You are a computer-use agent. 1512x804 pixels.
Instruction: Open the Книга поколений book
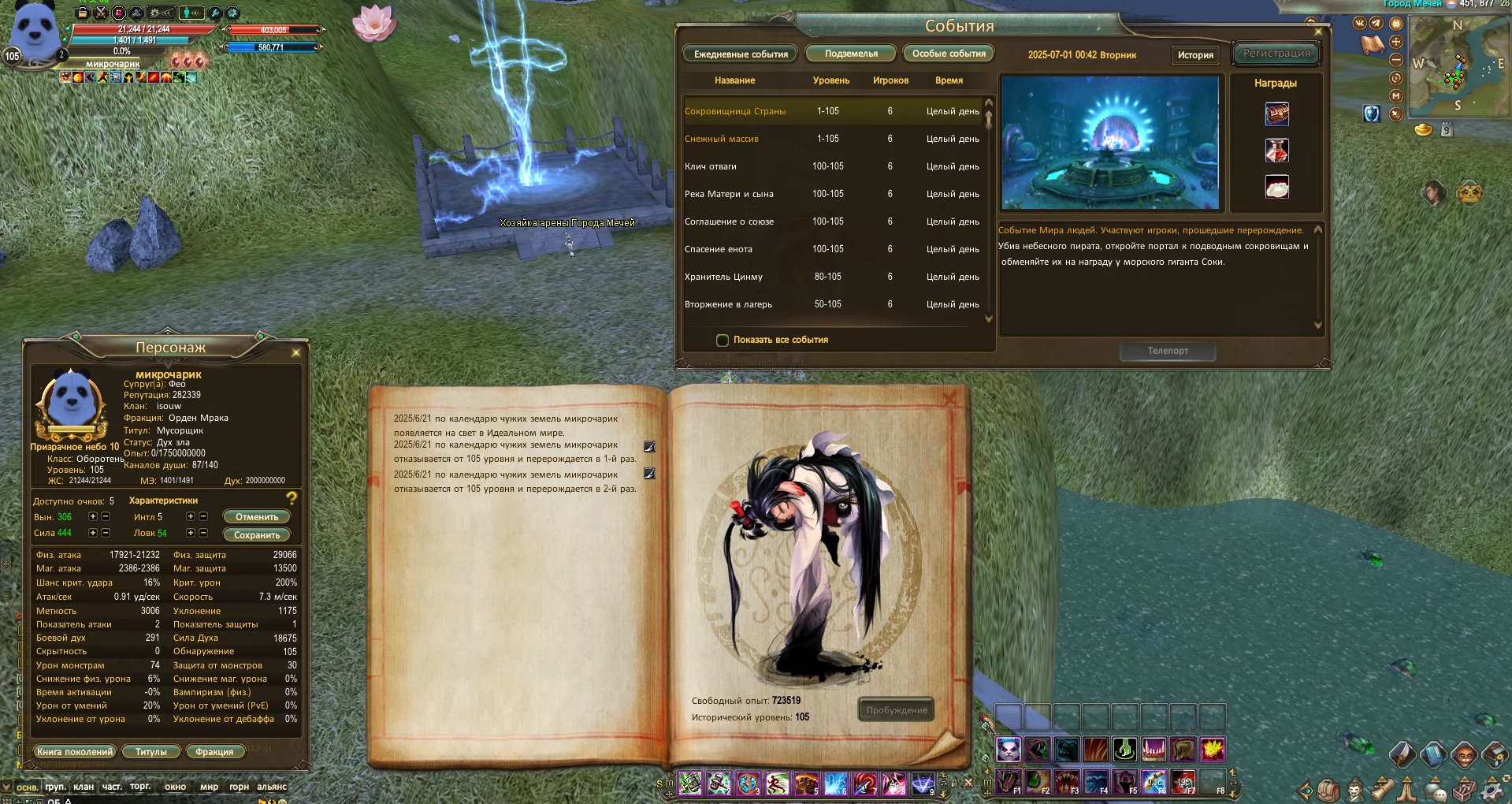pyautogui.click(x=75, y=752)
